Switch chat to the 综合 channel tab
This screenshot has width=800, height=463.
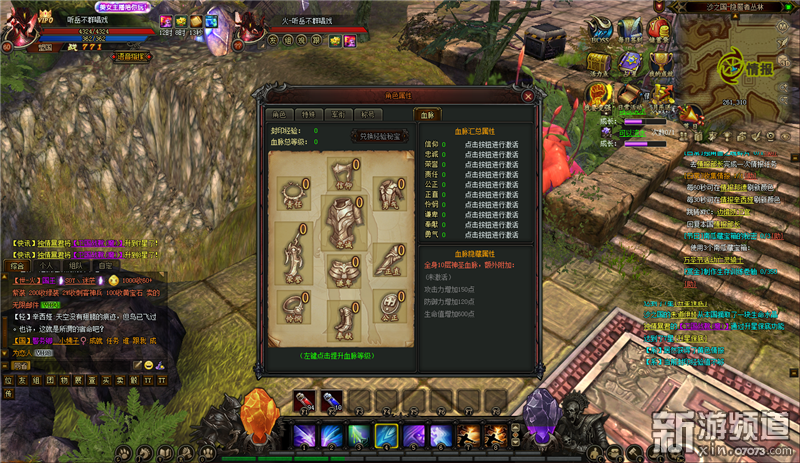click(x=18, y=266)
